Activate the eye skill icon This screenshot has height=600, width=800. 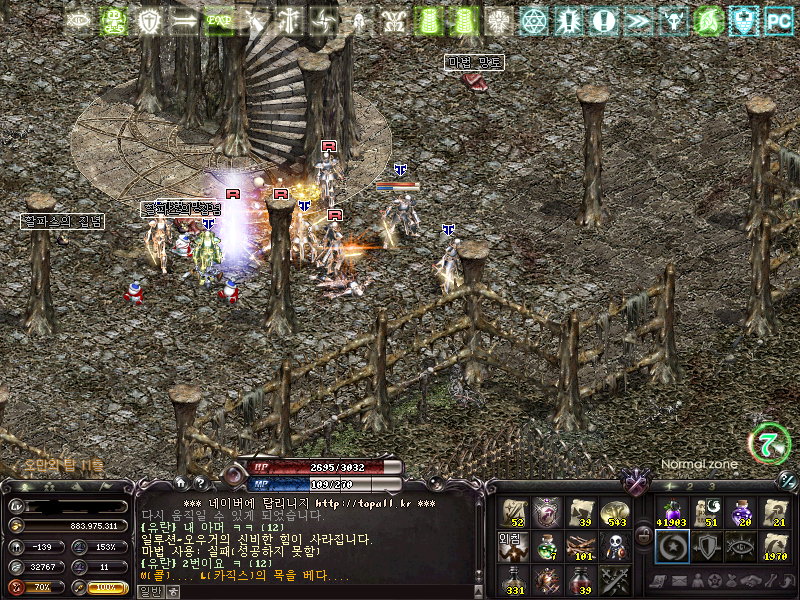click(x=740, y=546)
